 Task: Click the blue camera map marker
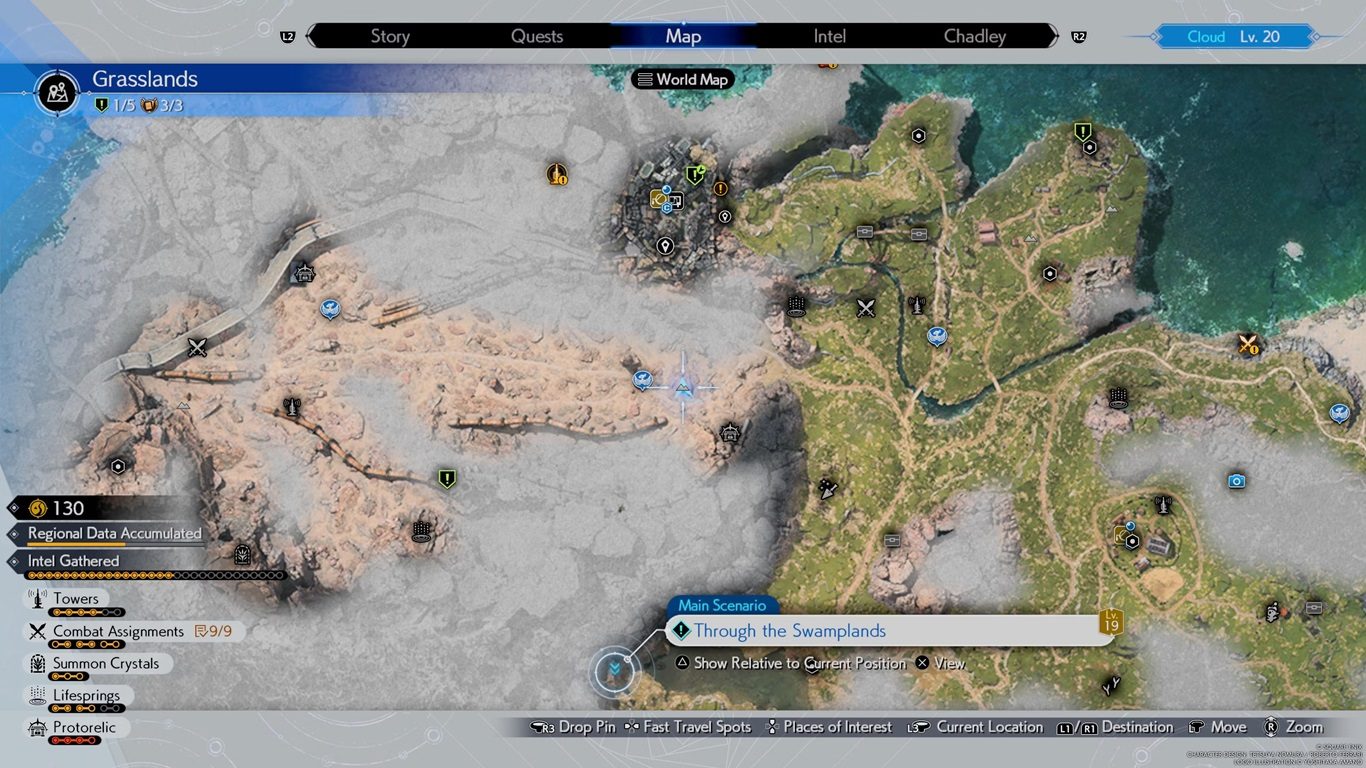point(1237,481)
